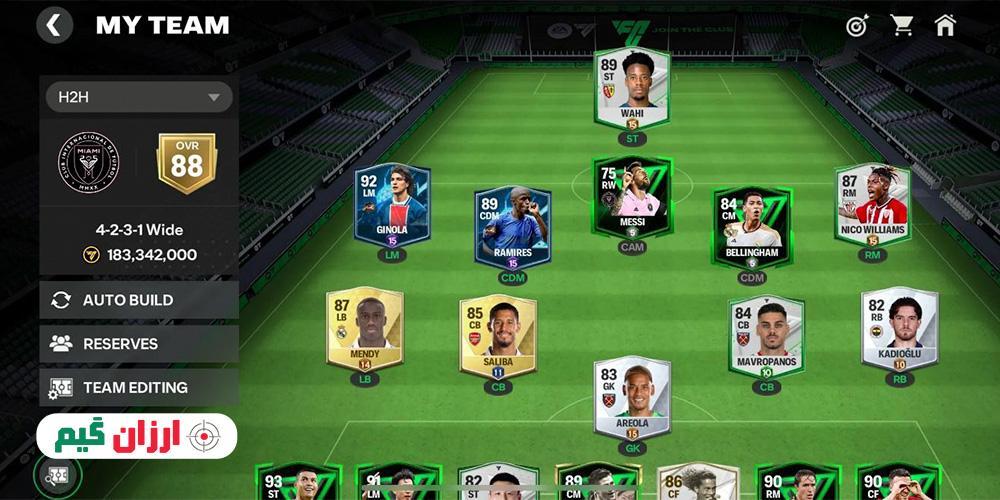Open the shop cart icon

[x=902, y=26]
